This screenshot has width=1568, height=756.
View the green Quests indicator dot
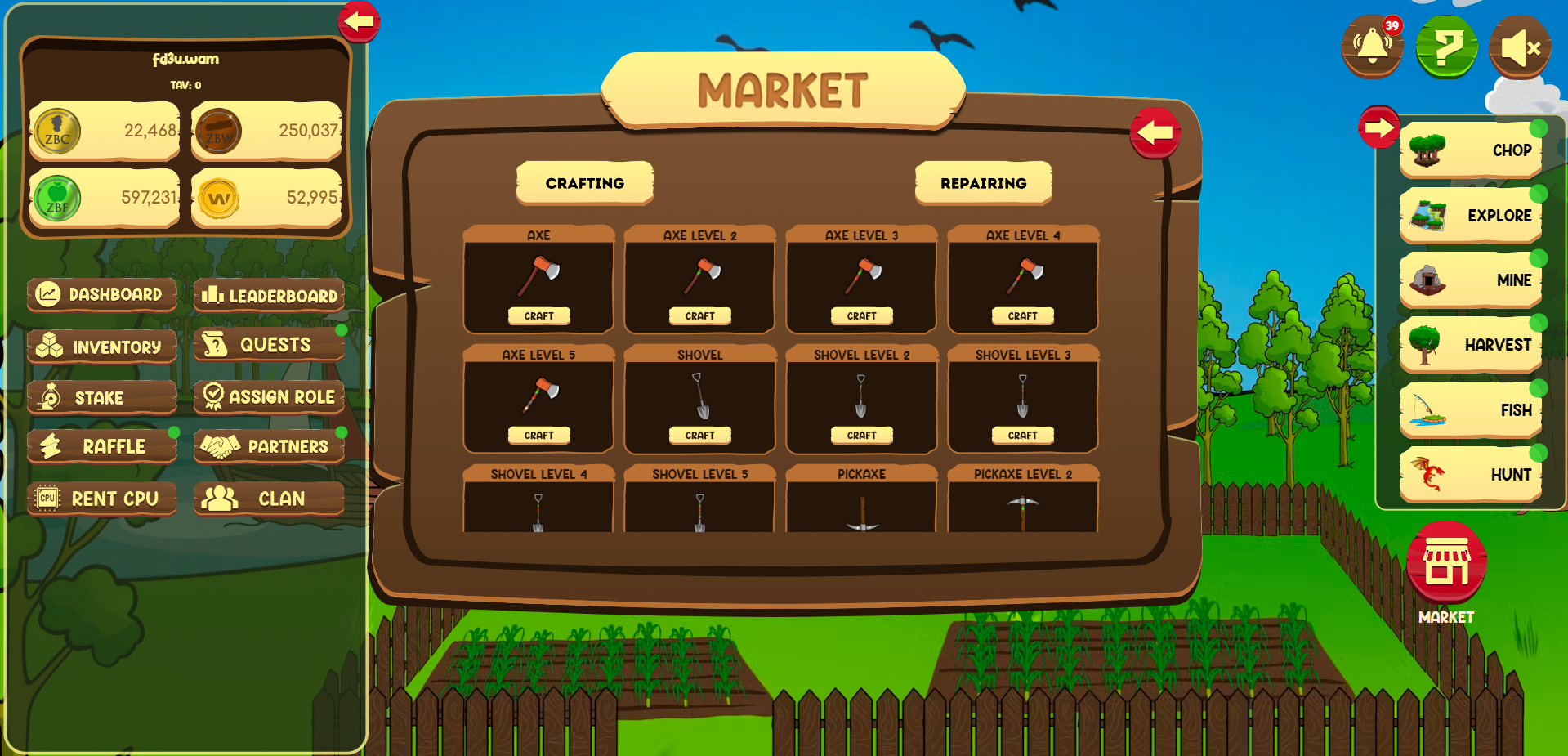coord(343,329)
